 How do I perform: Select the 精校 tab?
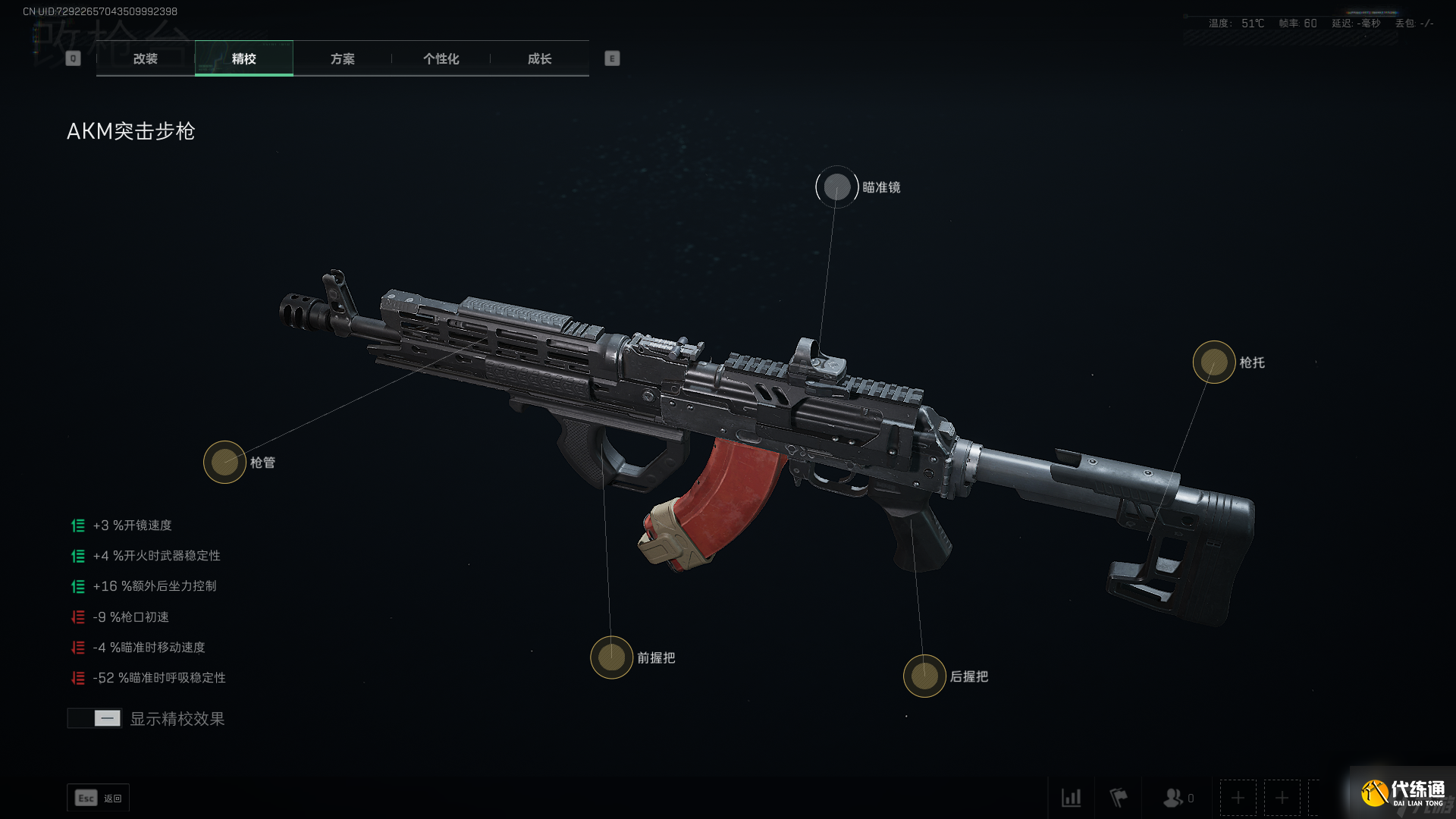coord(243,58)
